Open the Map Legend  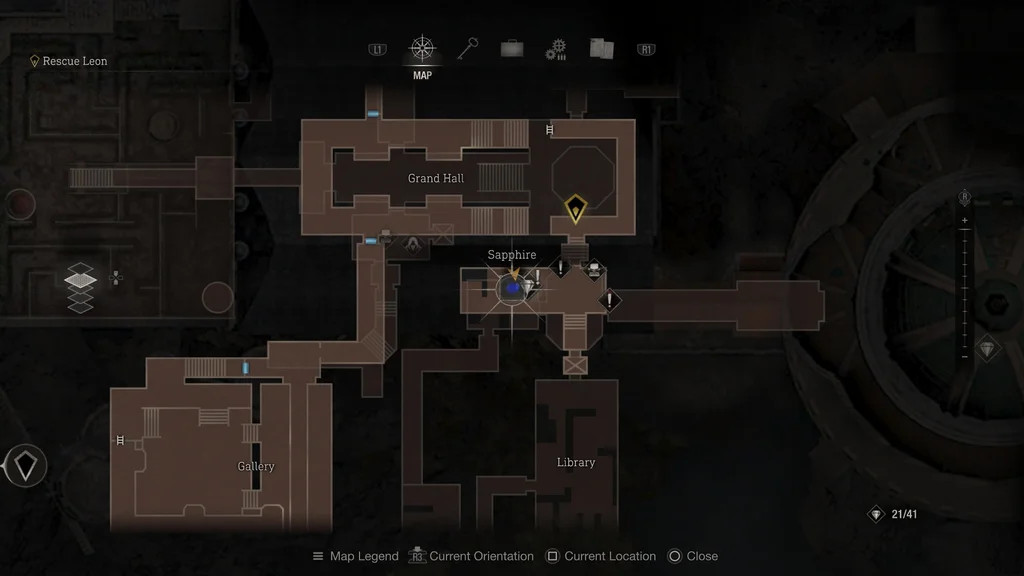pos(355,556)
